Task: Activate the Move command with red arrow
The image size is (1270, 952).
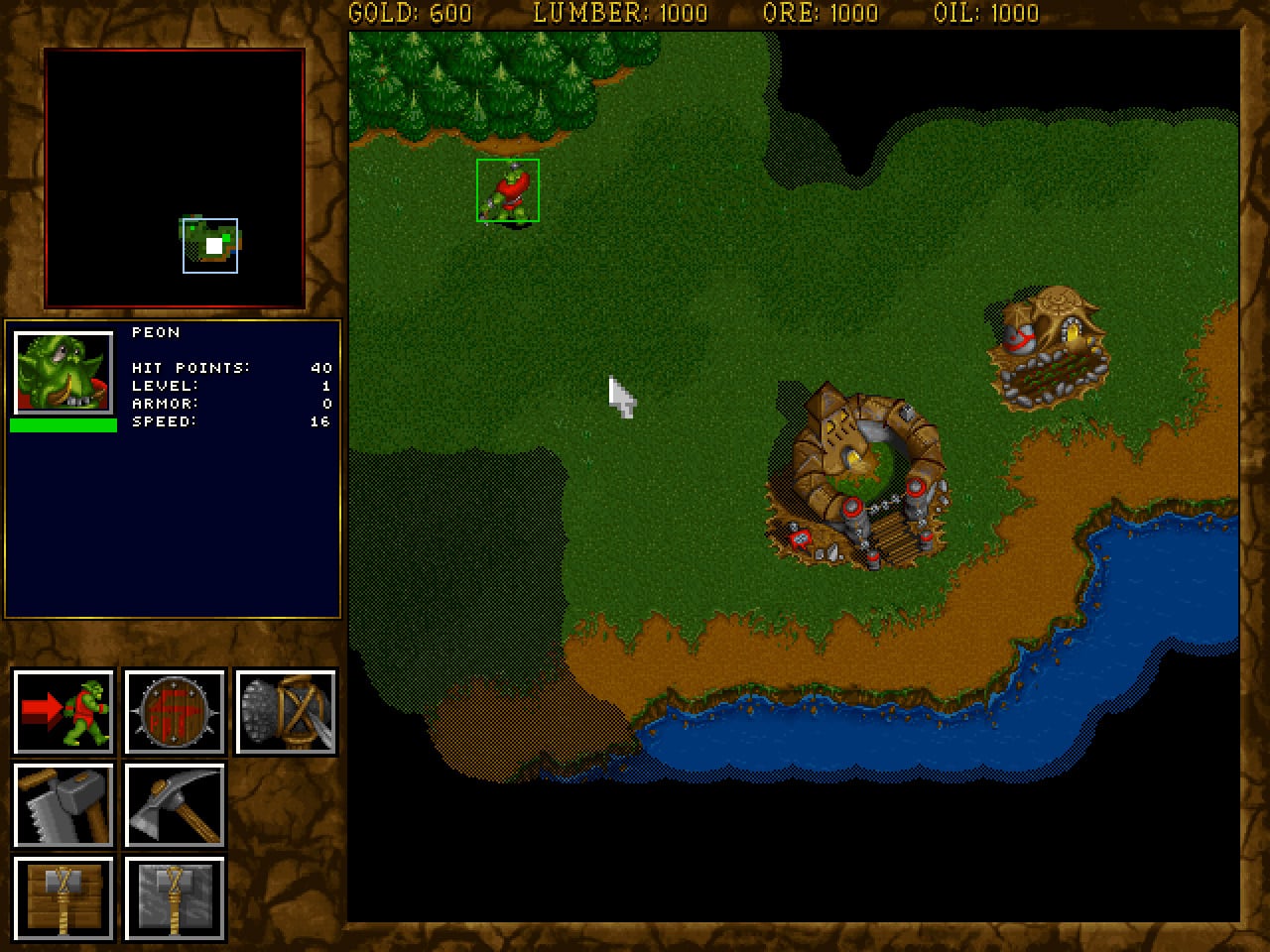Action: tap(63, 712)
